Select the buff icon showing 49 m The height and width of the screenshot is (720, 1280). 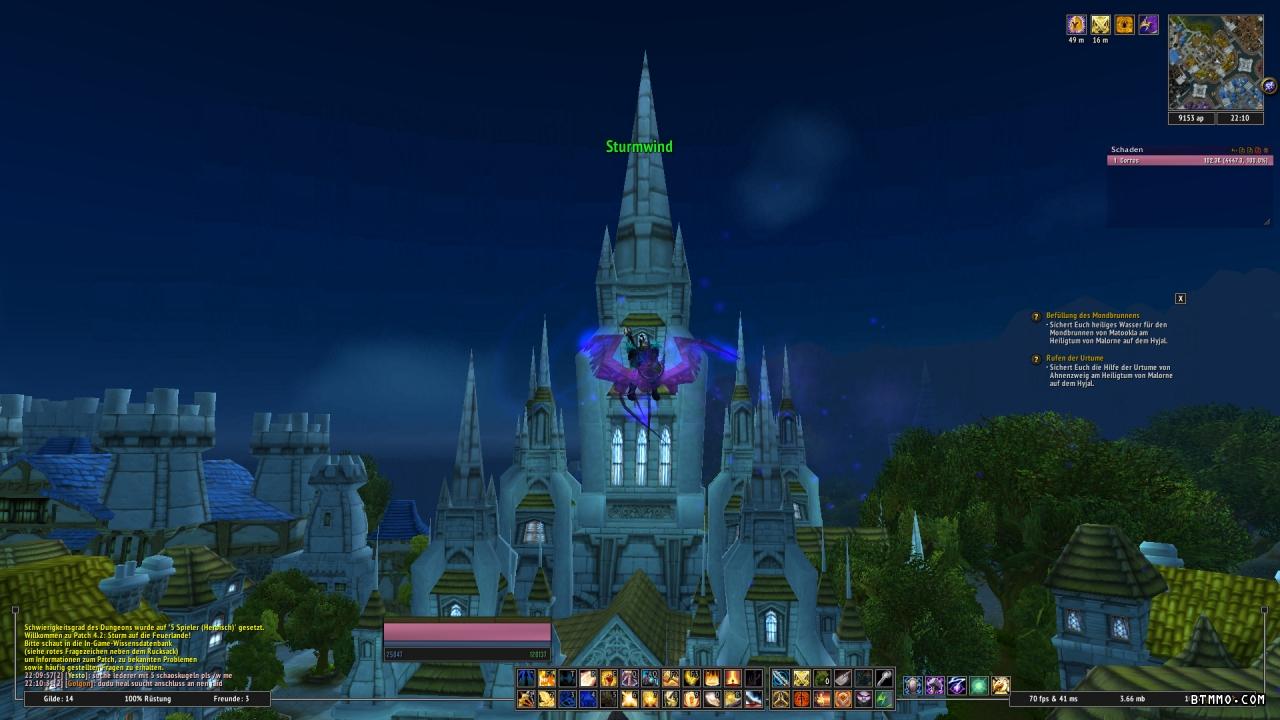(1076, 25)
